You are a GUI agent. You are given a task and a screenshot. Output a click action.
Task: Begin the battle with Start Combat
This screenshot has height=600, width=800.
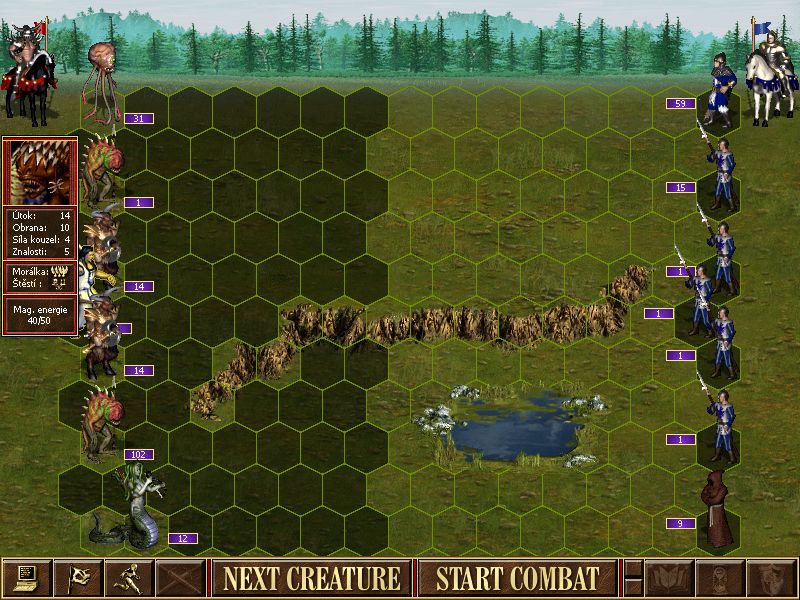516,578
